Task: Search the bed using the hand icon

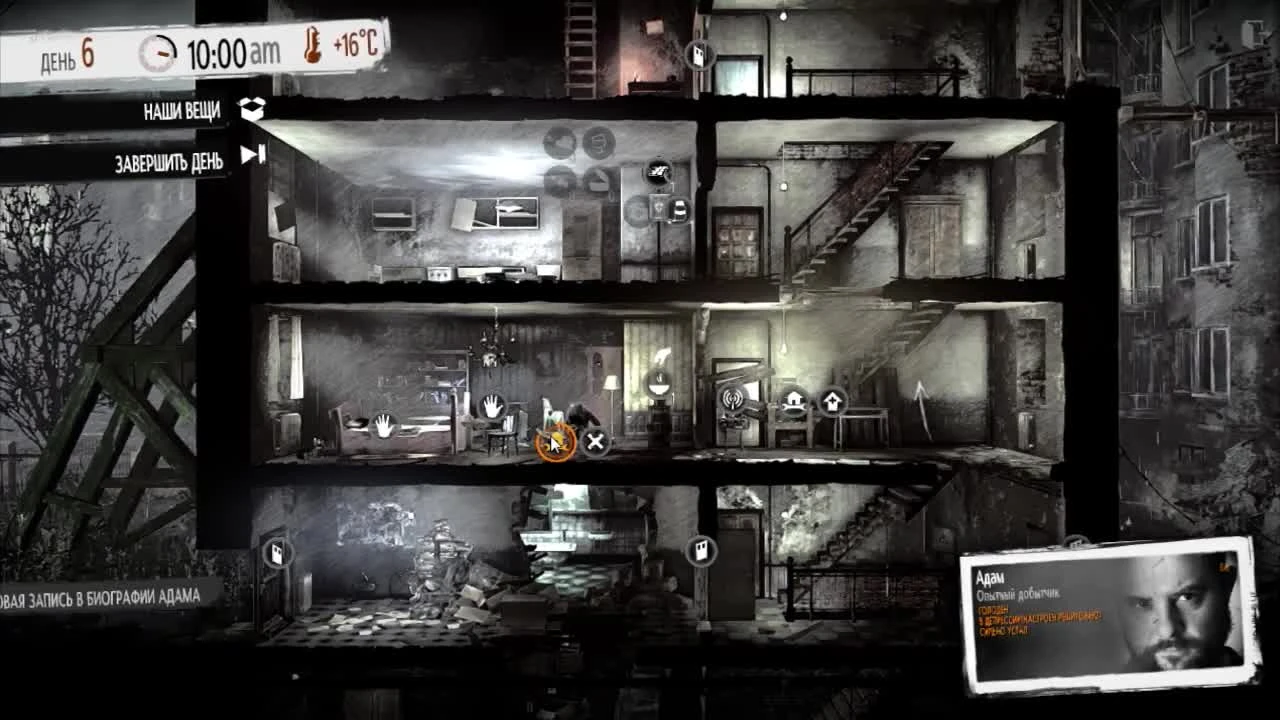Action: [x=383, y=426]
